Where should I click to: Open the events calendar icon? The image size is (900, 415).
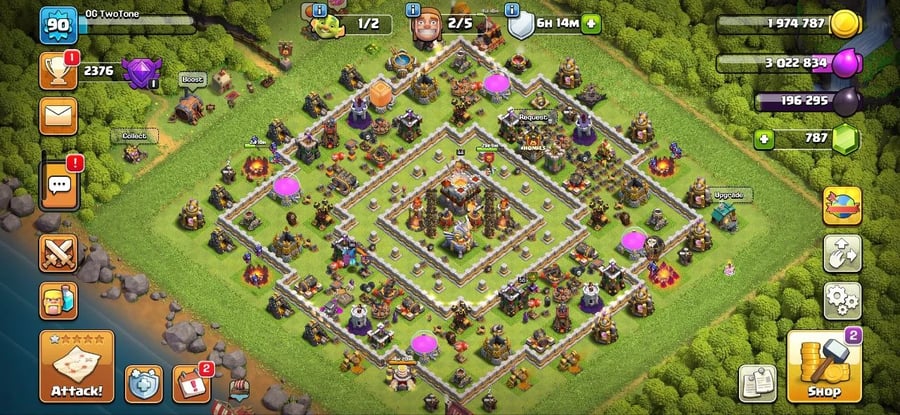point(192,384)
